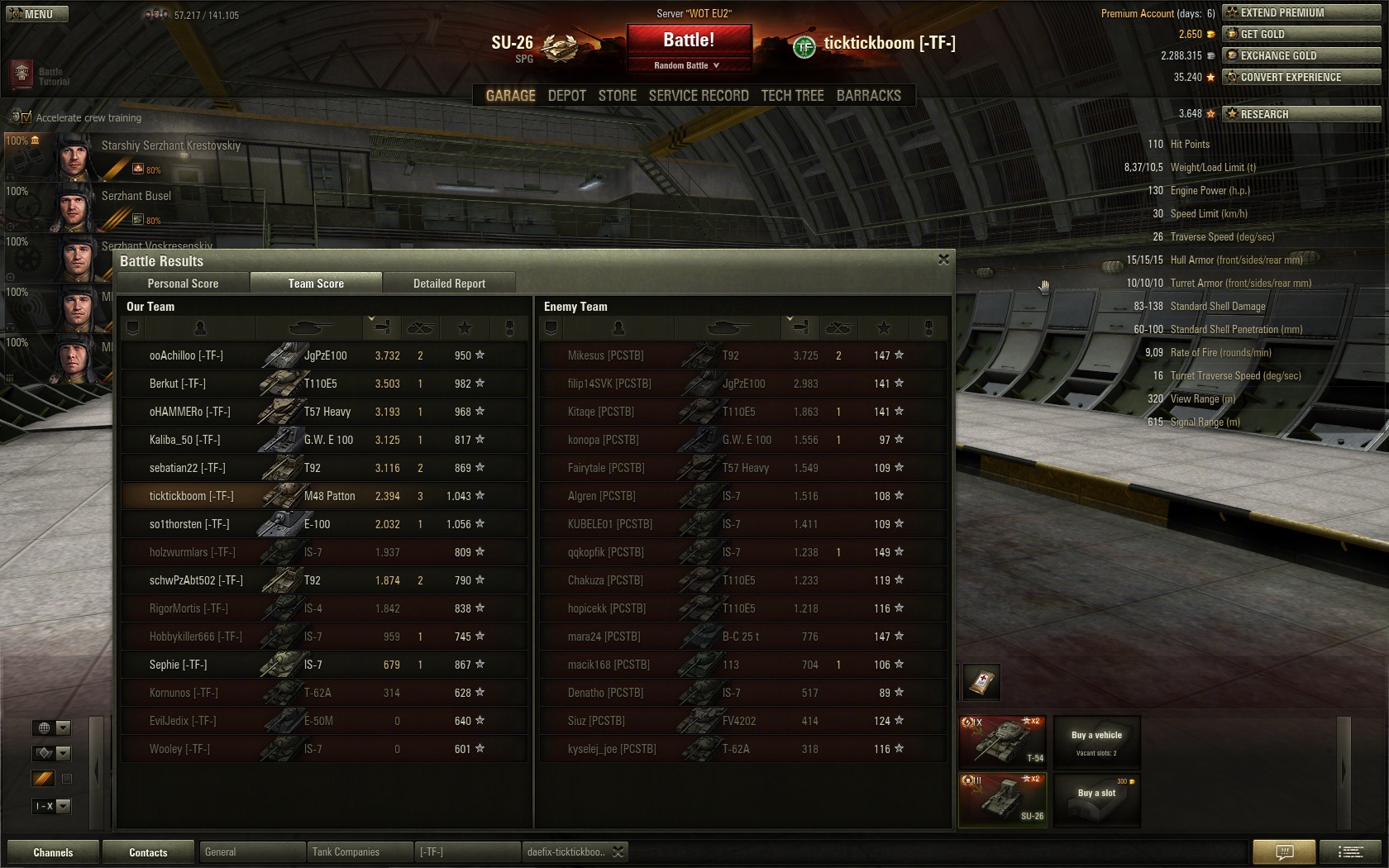Close the Battle Results window
The height and width of the screenshot is (868, 1389).
(x=943, y=260)
